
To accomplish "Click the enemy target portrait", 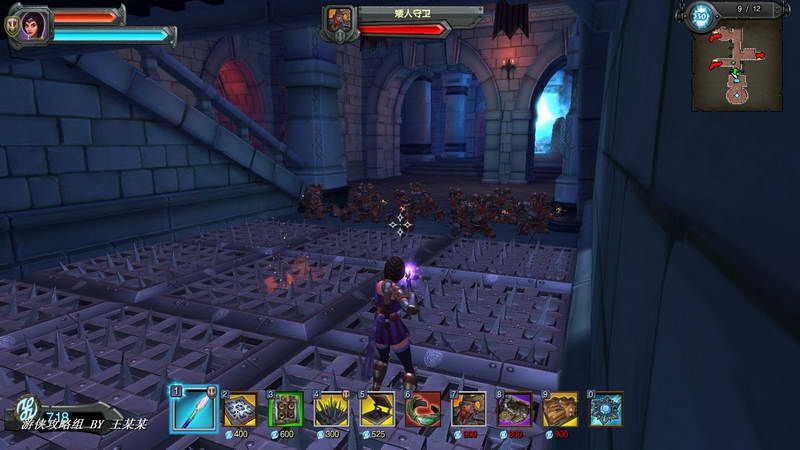I will point(340,19).
